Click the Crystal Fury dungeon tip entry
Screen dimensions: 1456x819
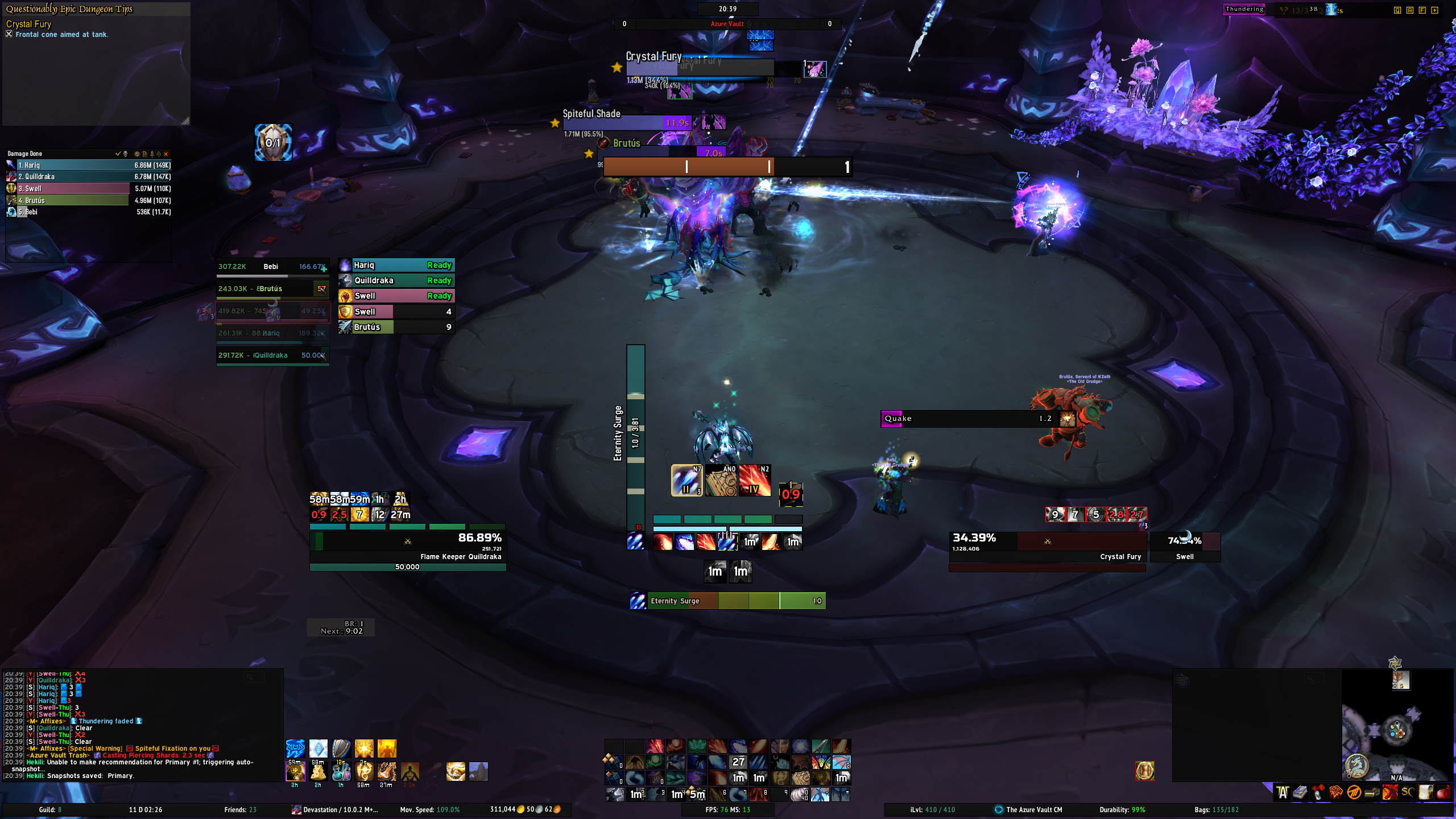coord(28,24)
